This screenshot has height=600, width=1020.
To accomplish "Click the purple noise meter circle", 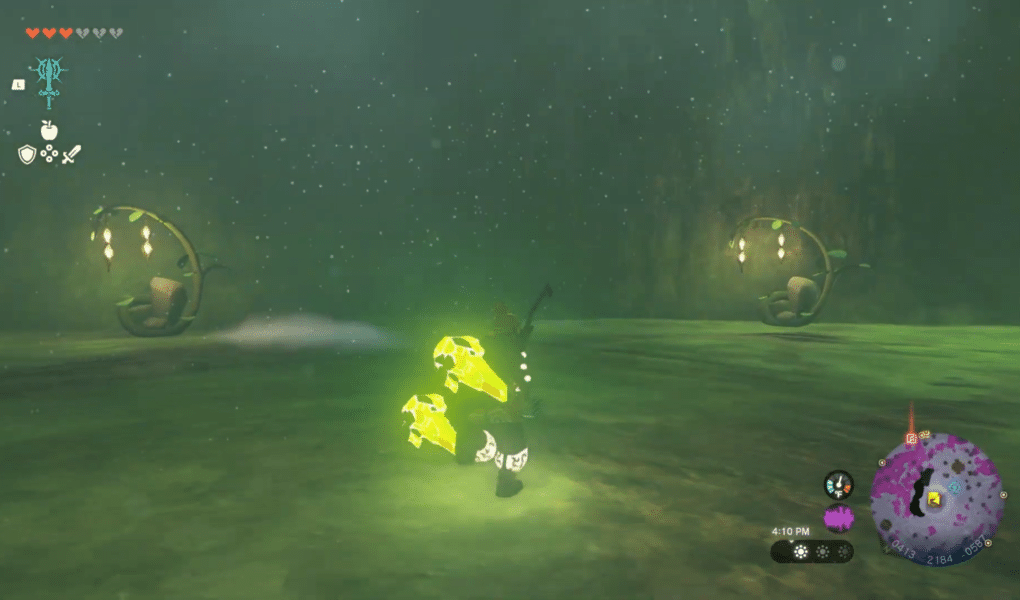I will tap(838, 519).
